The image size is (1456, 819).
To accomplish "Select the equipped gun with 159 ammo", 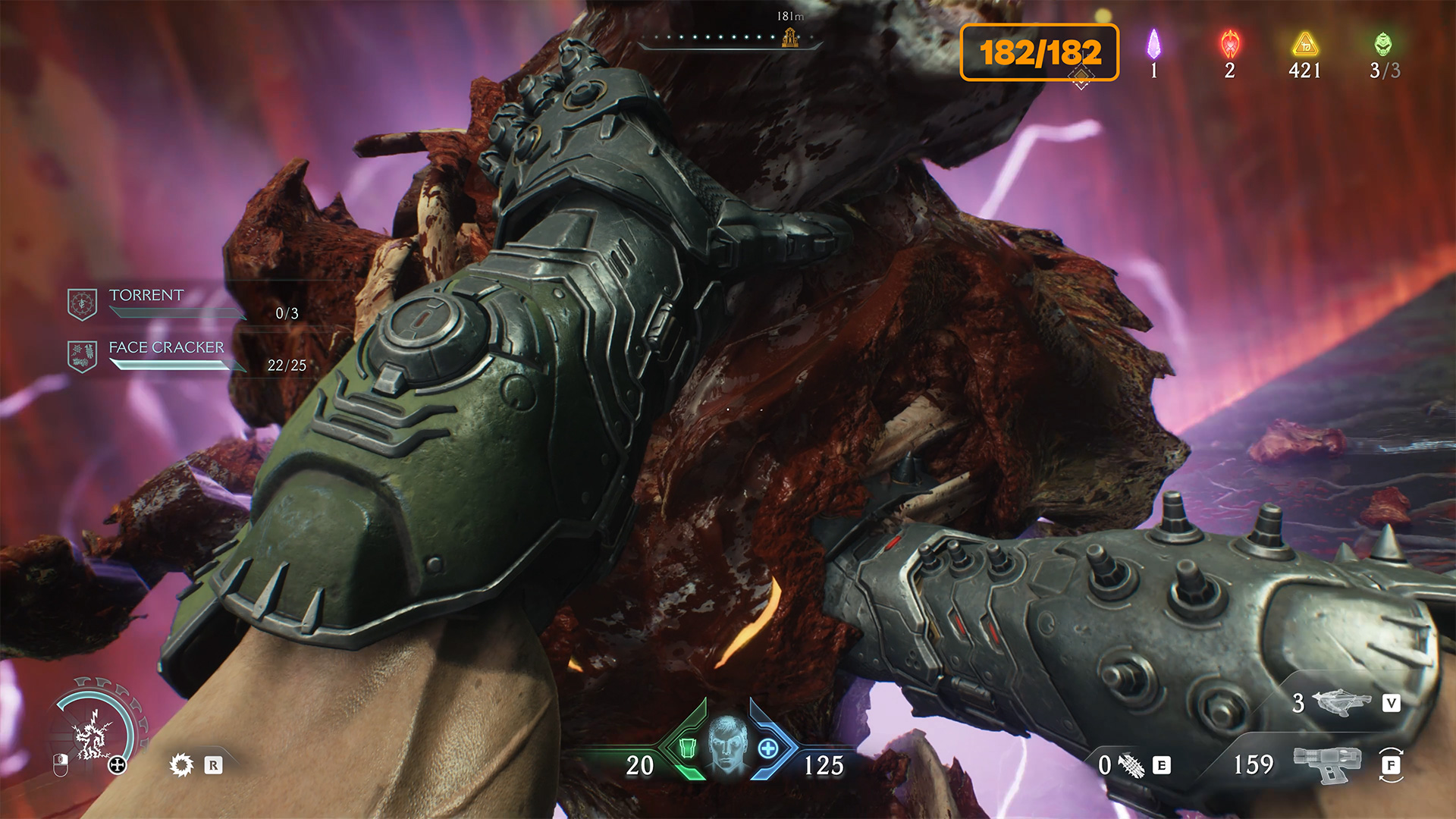I will pyautogui.click(x=1327, y=764).
